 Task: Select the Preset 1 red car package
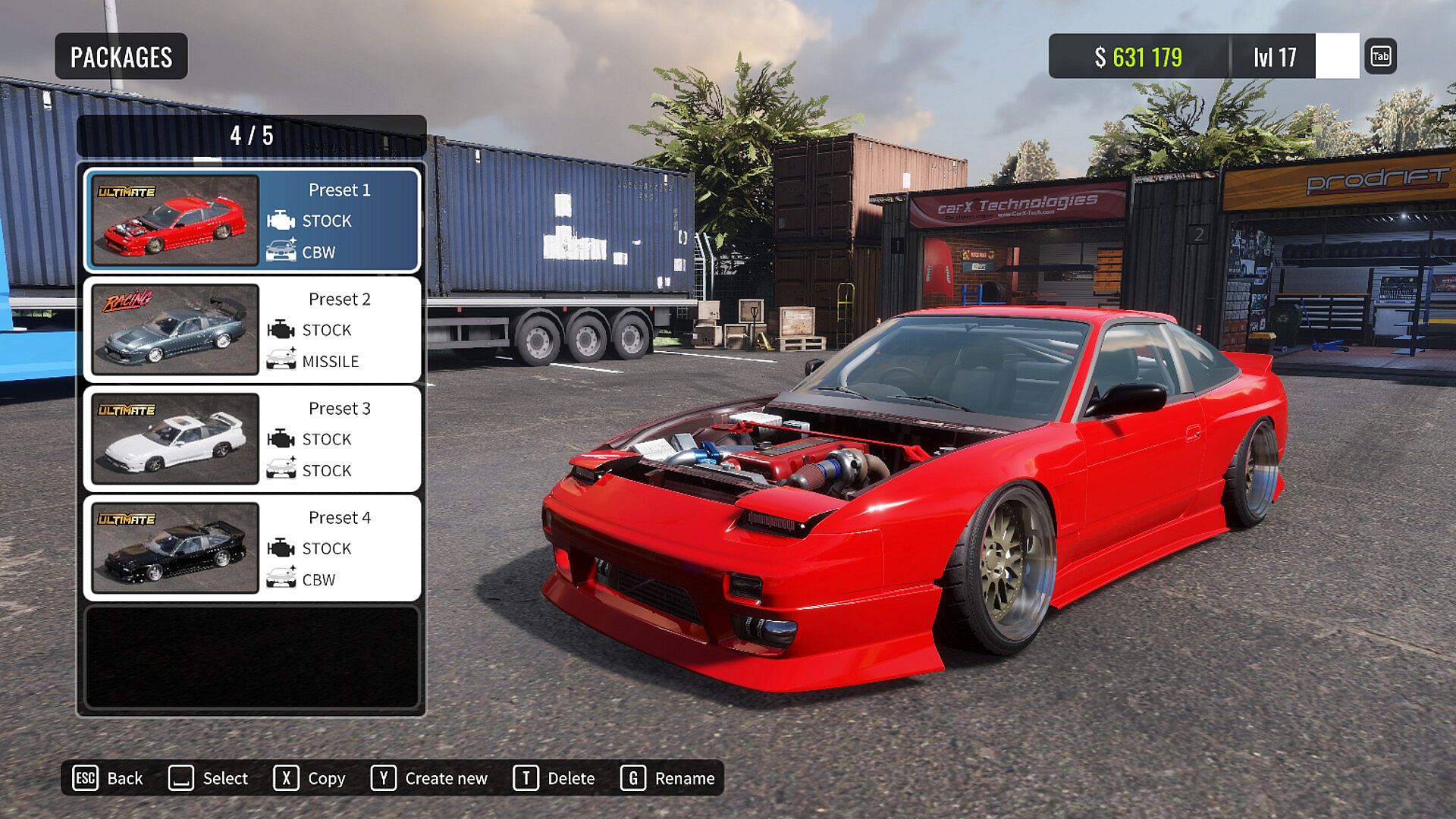click(x=252, y=220)
